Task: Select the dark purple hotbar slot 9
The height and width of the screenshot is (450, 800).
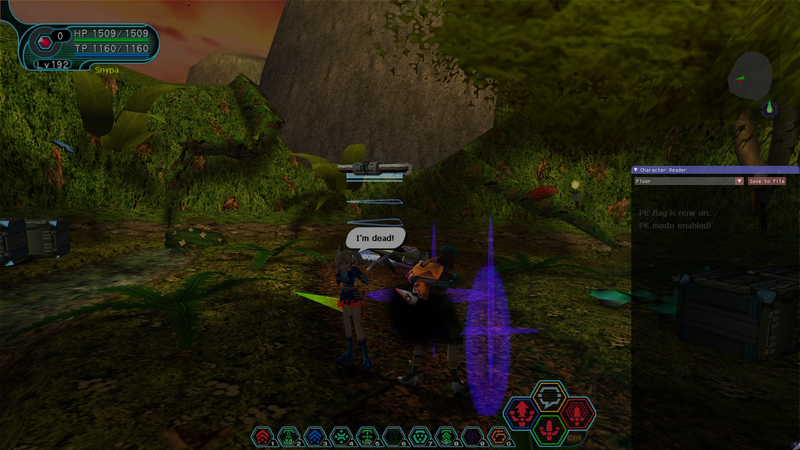Action: point(472,437)
